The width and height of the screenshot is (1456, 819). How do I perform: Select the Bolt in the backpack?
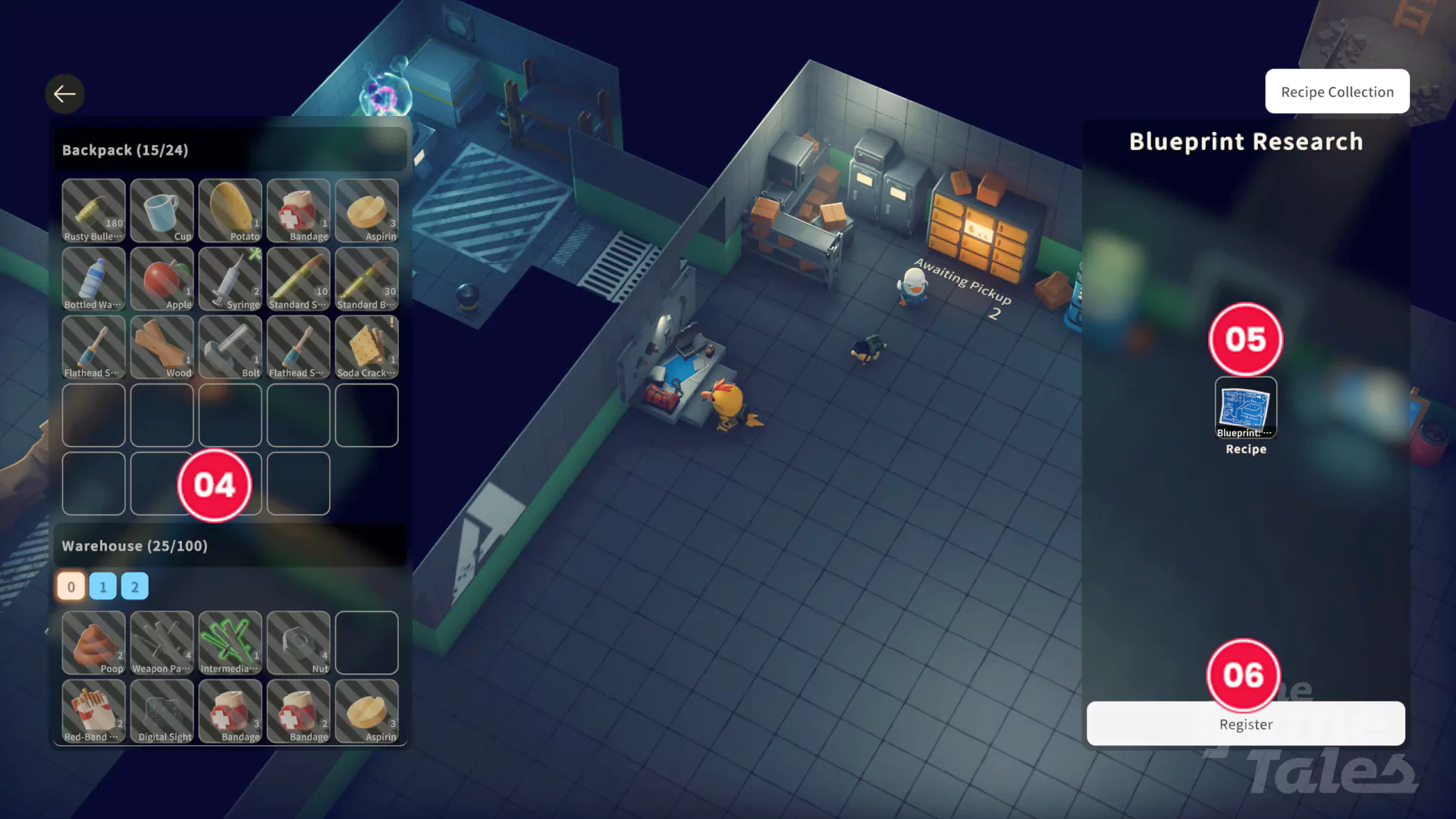click(230, 347)
